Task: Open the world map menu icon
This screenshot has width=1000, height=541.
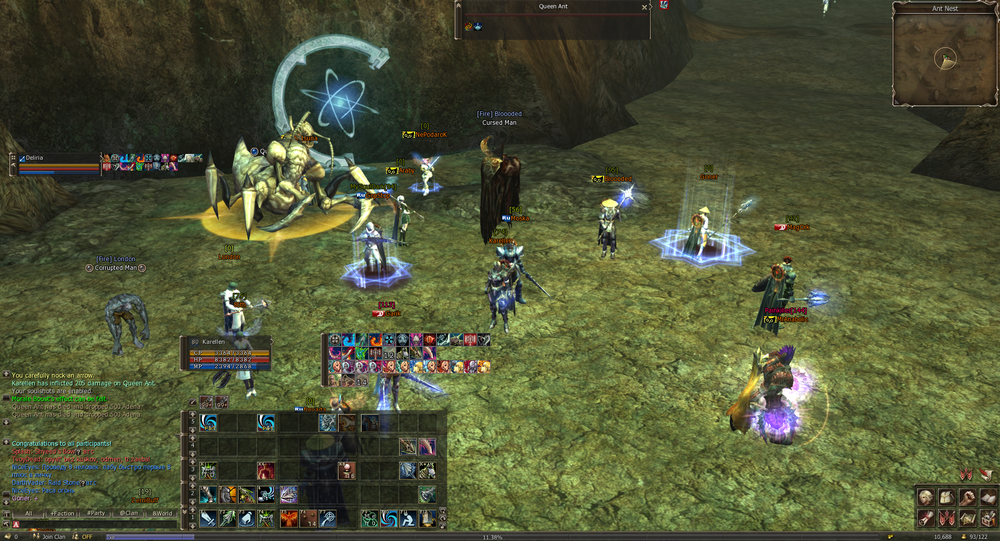Action: point(967,517)
